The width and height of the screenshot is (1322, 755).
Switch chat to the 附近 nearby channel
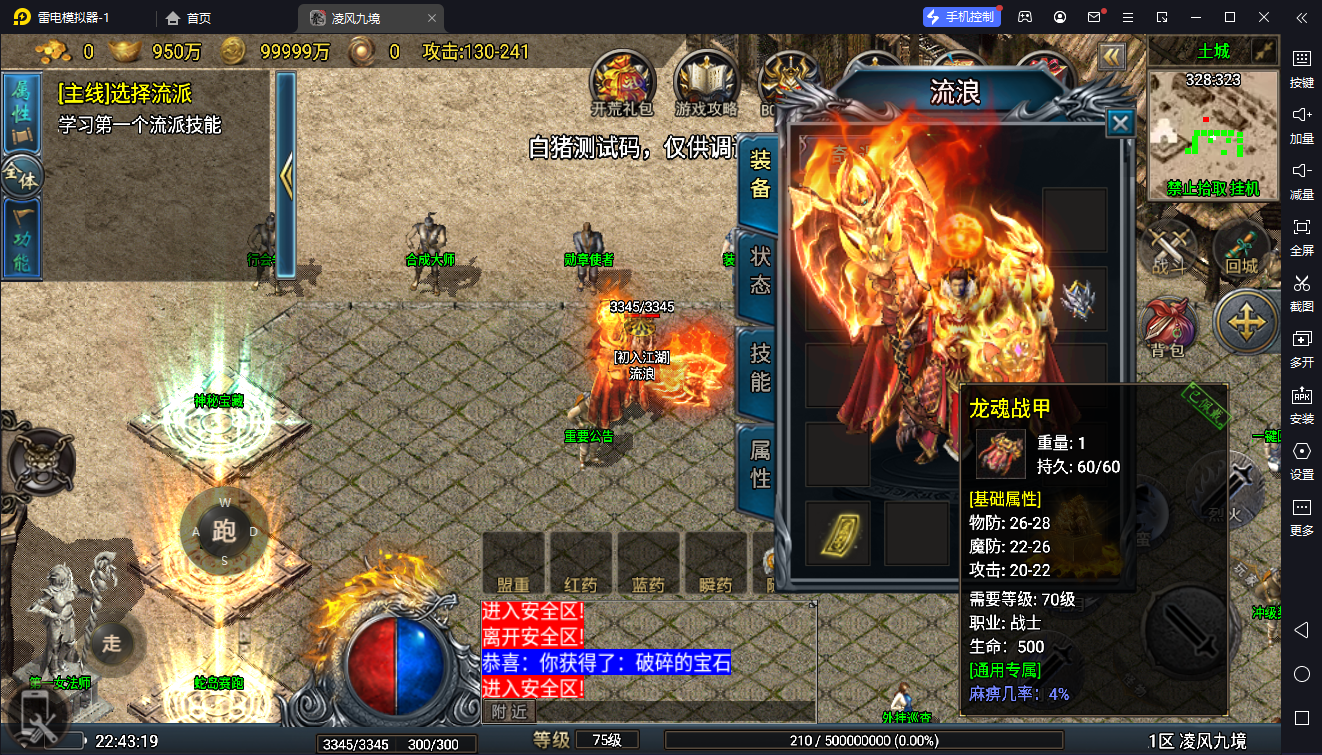click(x=509, y=711)
